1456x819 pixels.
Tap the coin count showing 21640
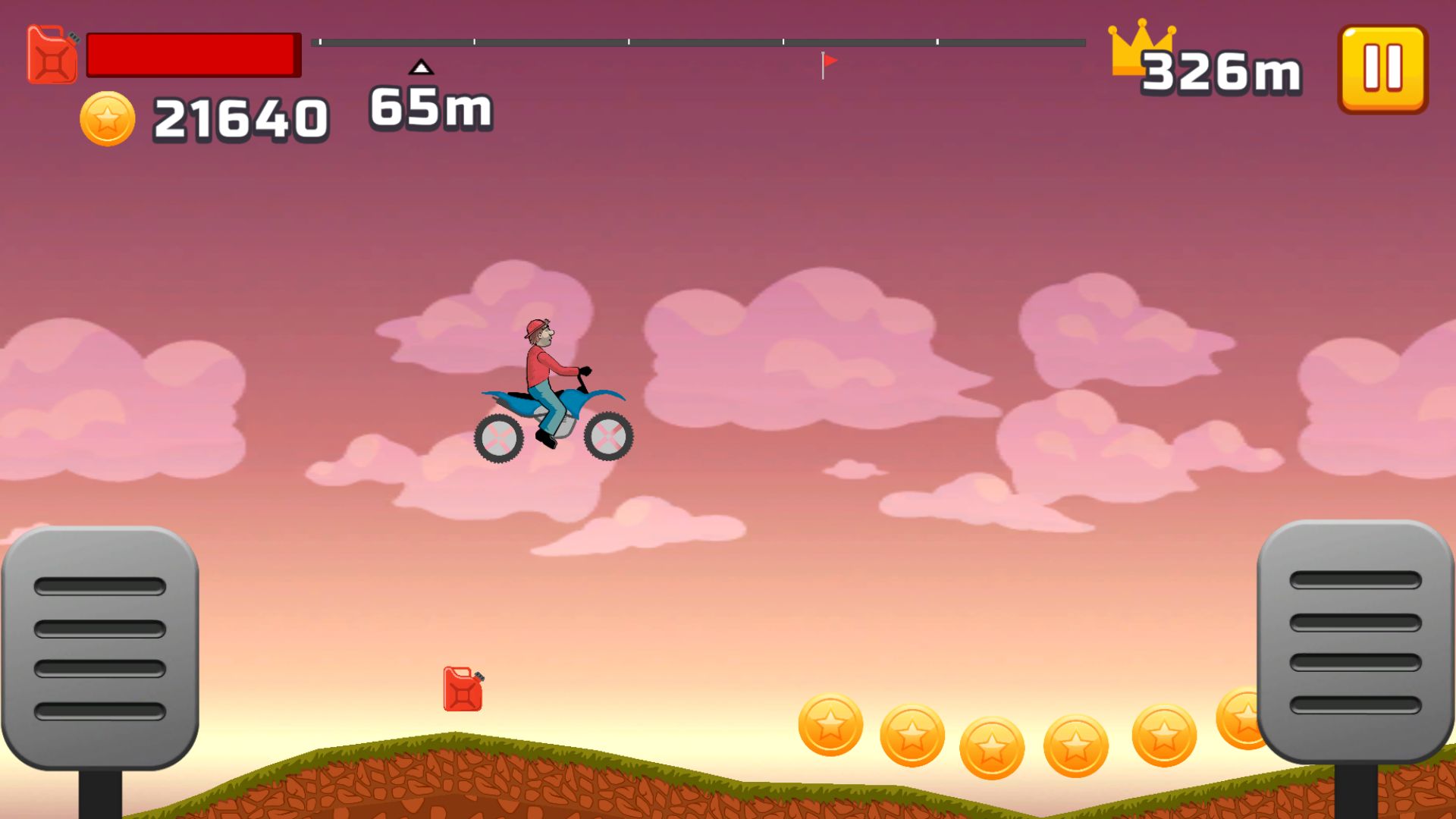(x=239, y=118)
